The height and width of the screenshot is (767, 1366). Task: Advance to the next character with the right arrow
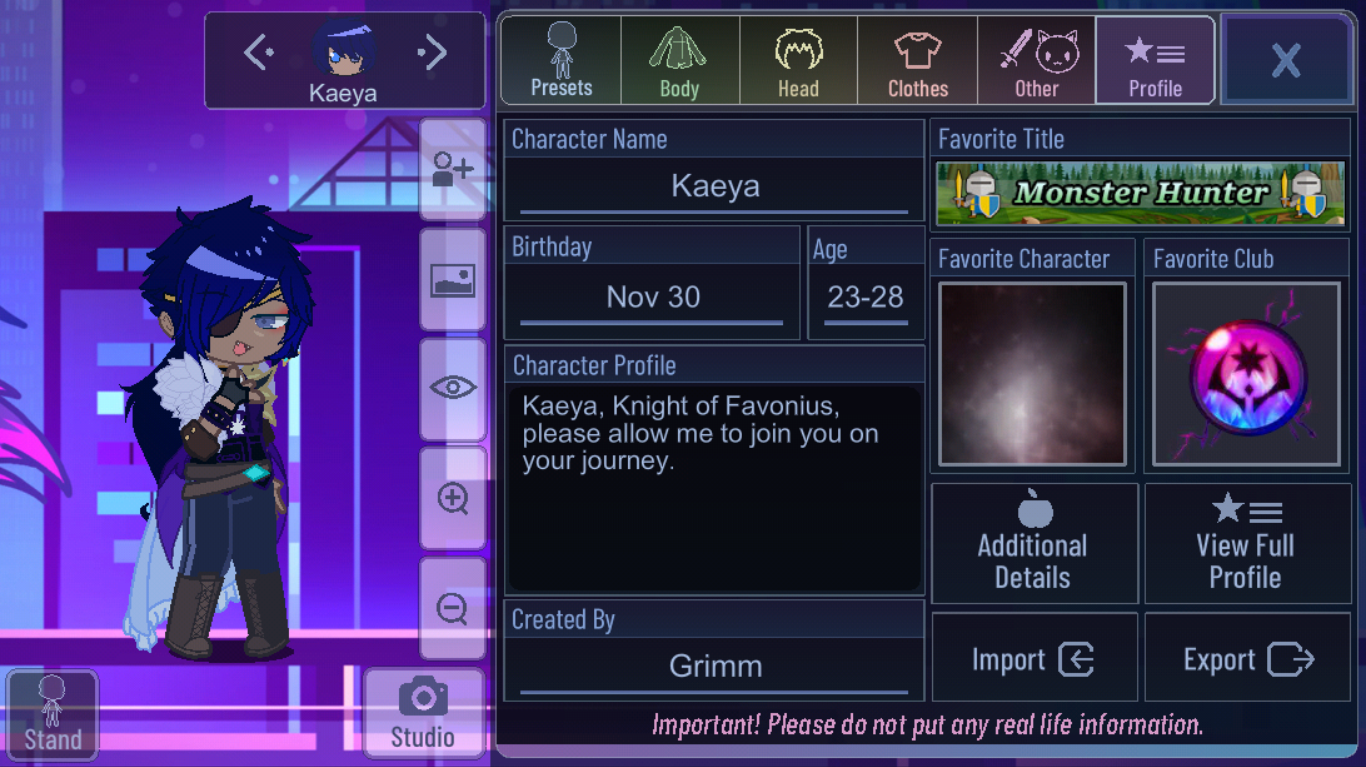432,52
